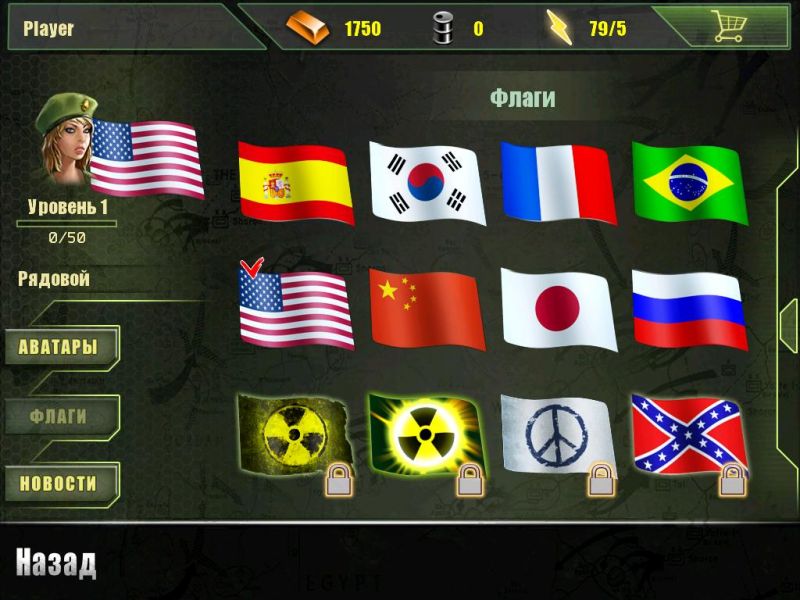The width and height of the screenshot is (800, 600).
Task: Pick the Japan flag
Action: (558, 309)
